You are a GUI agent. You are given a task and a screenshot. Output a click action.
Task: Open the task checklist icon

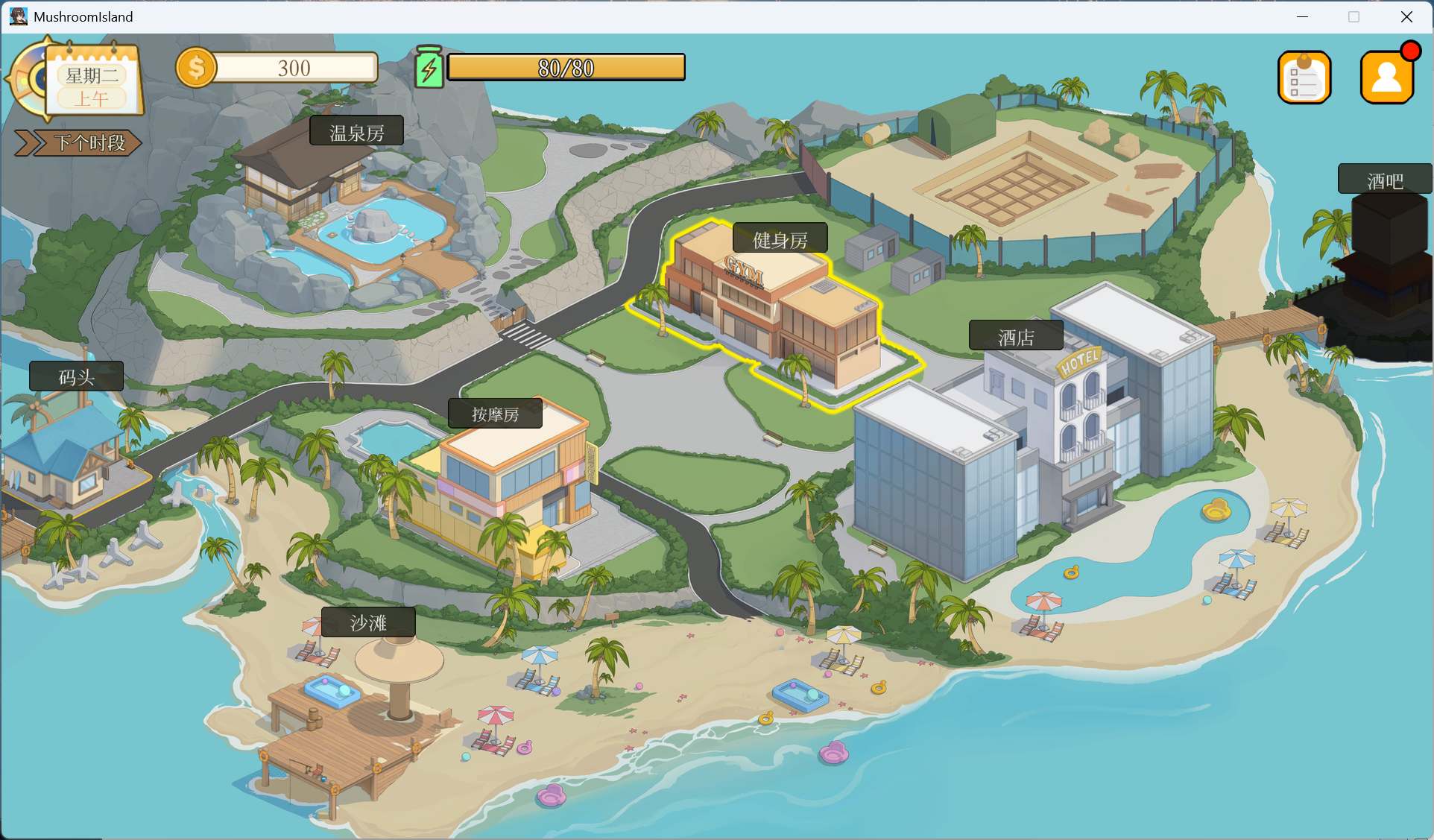click(x=1304, y=78)
